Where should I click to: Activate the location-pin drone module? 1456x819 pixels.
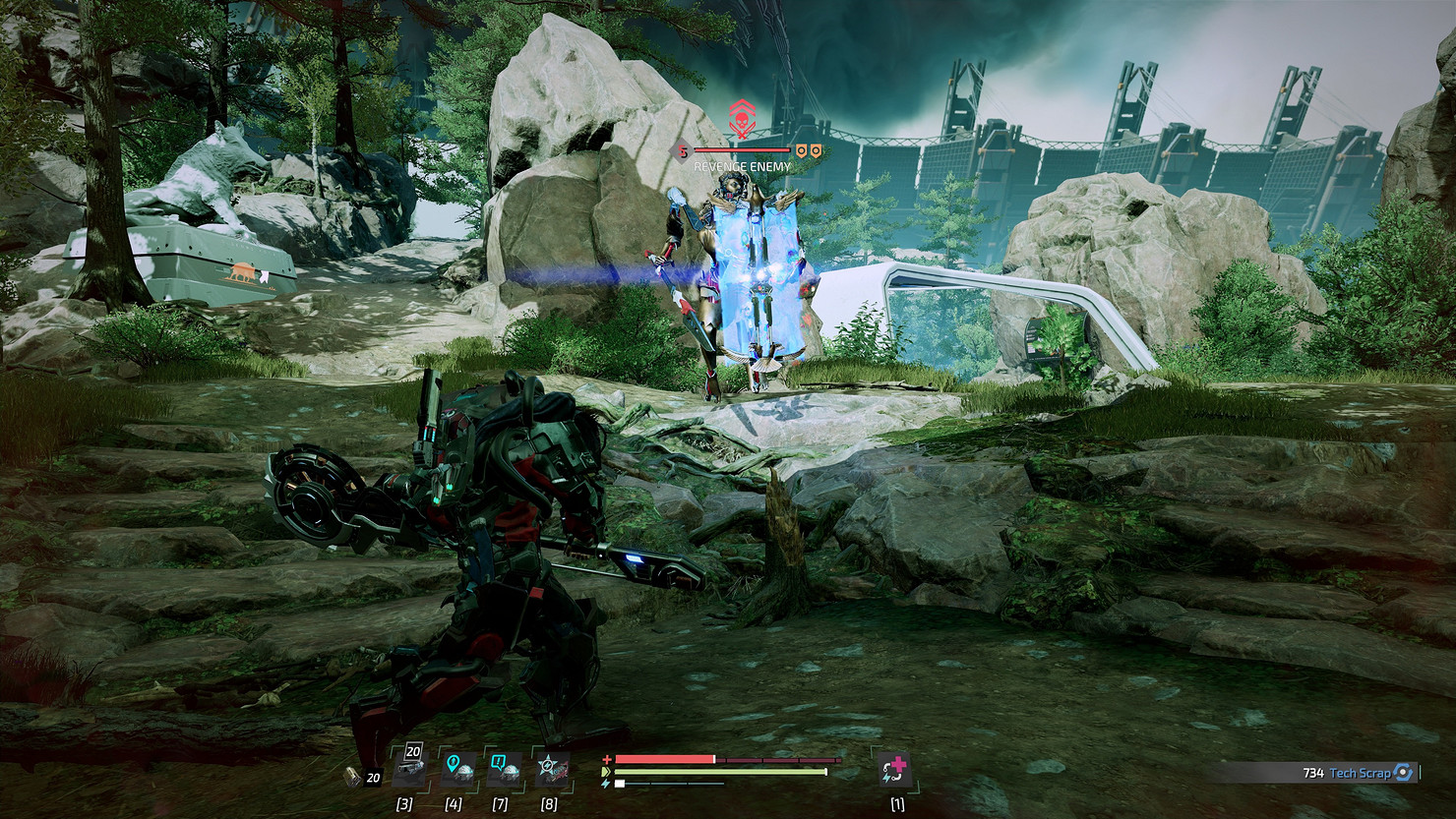[455, 768]
